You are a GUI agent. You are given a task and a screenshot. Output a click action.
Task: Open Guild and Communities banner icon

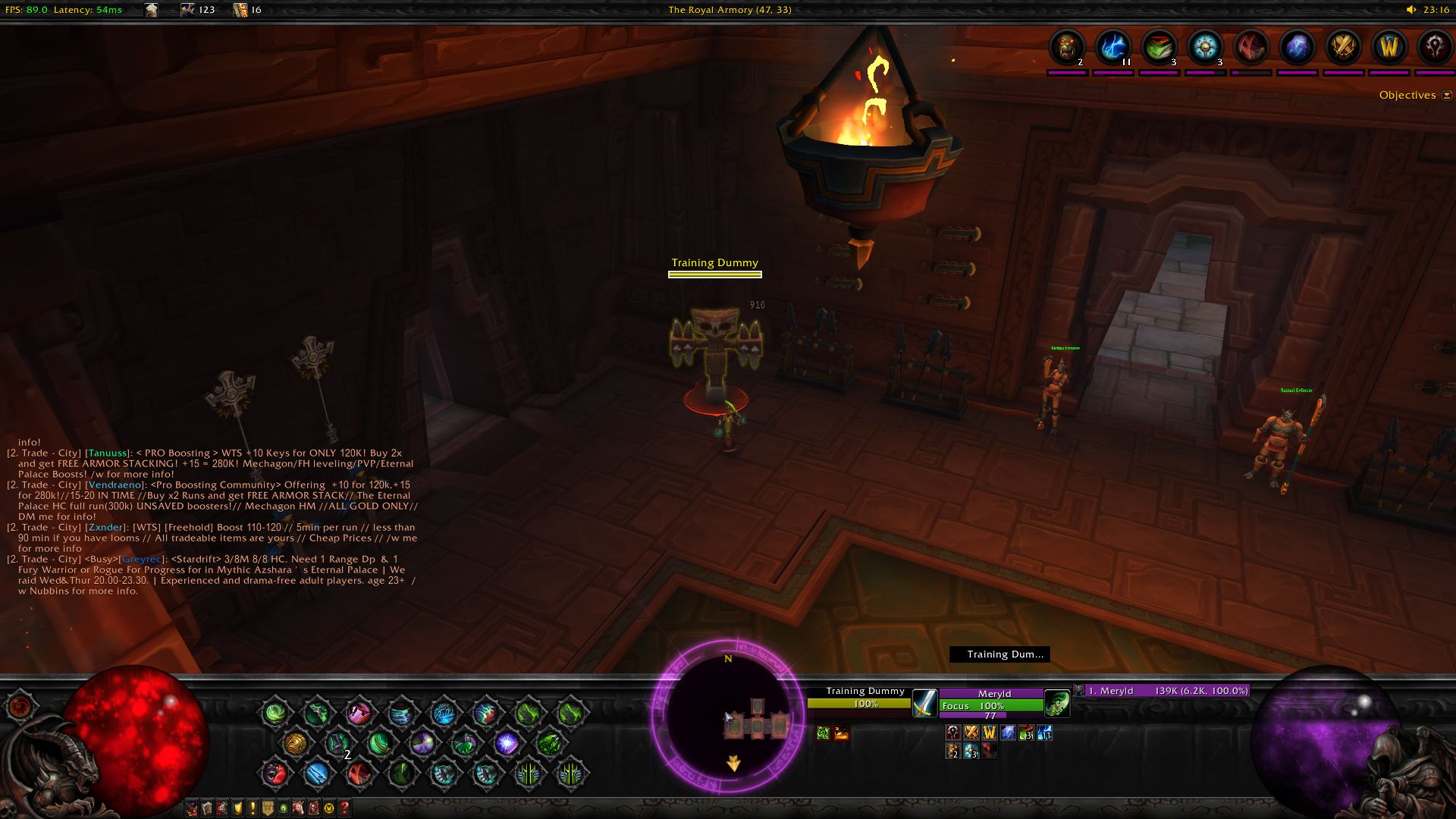tap(268, 808)
